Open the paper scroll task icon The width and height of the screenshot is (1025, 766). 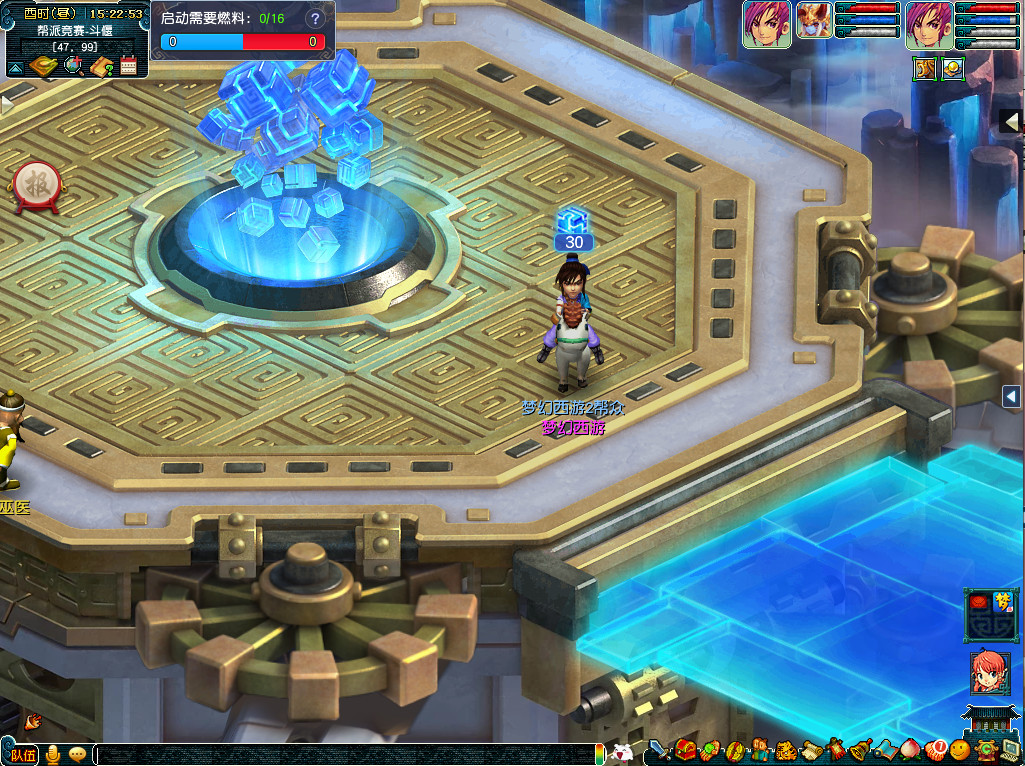[810, 749]
